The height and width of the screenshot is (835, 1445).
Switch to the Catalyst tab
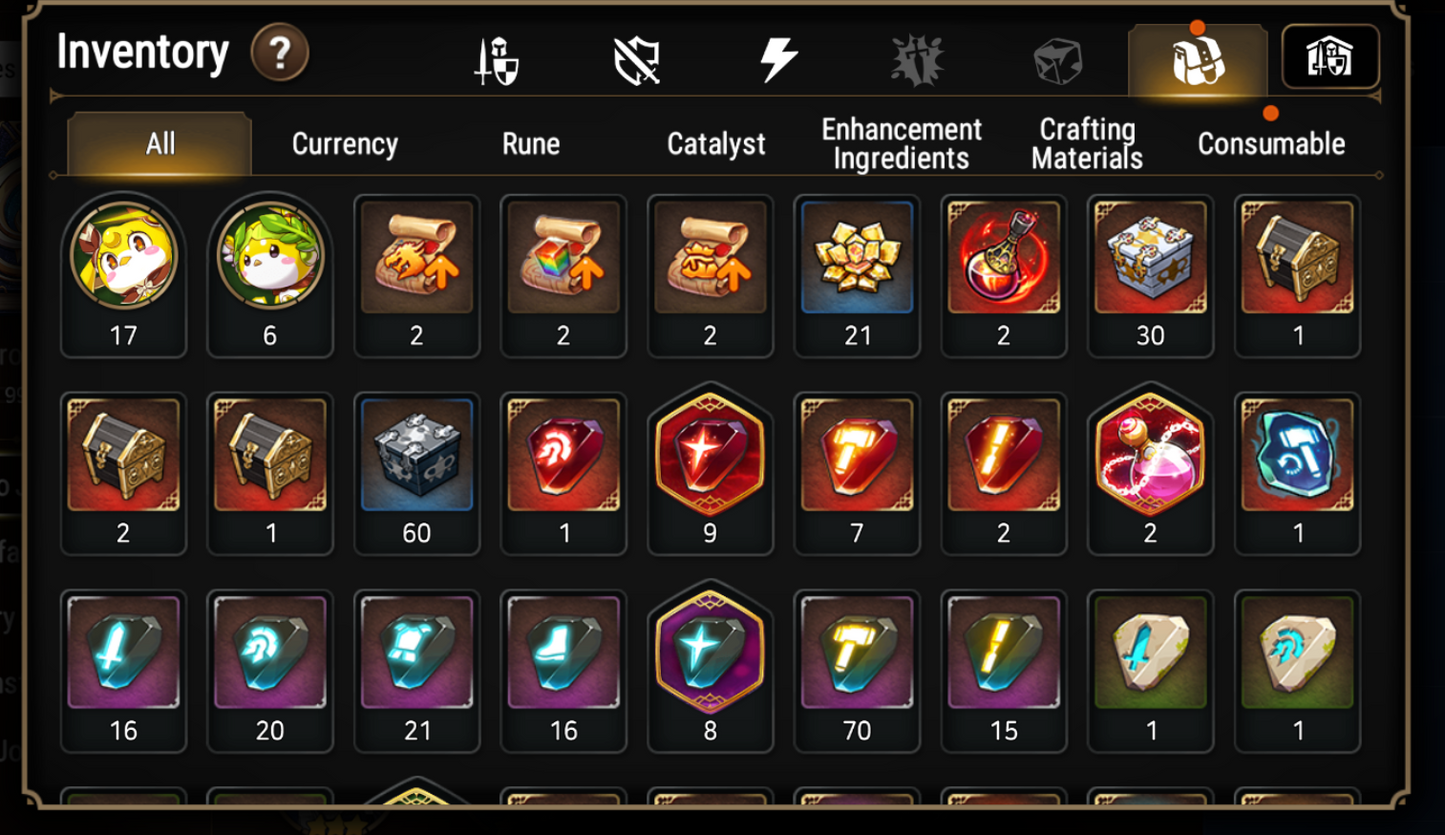coord(717,143)
